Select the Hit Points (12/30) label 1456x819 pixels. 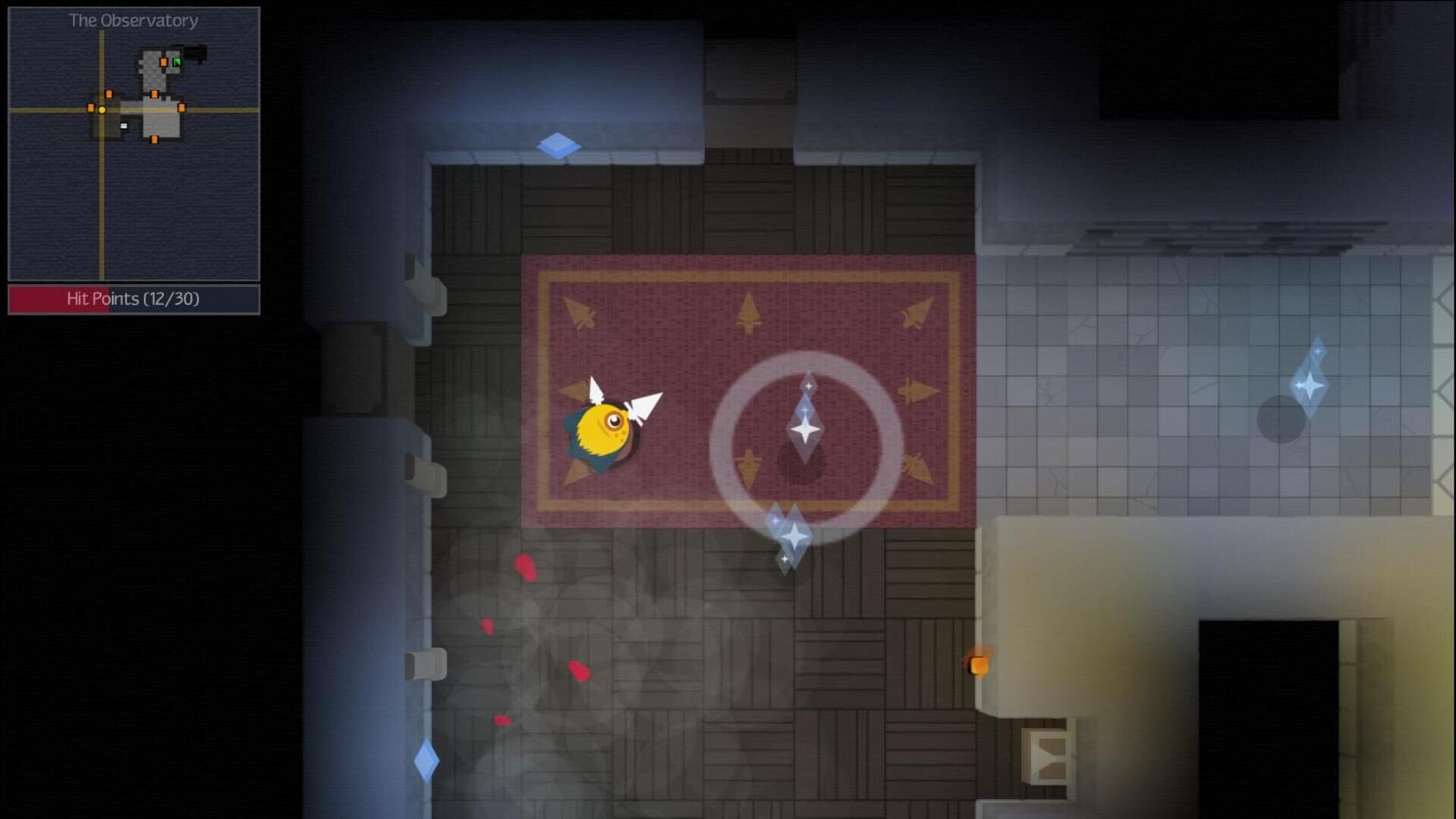click(133, 300)
